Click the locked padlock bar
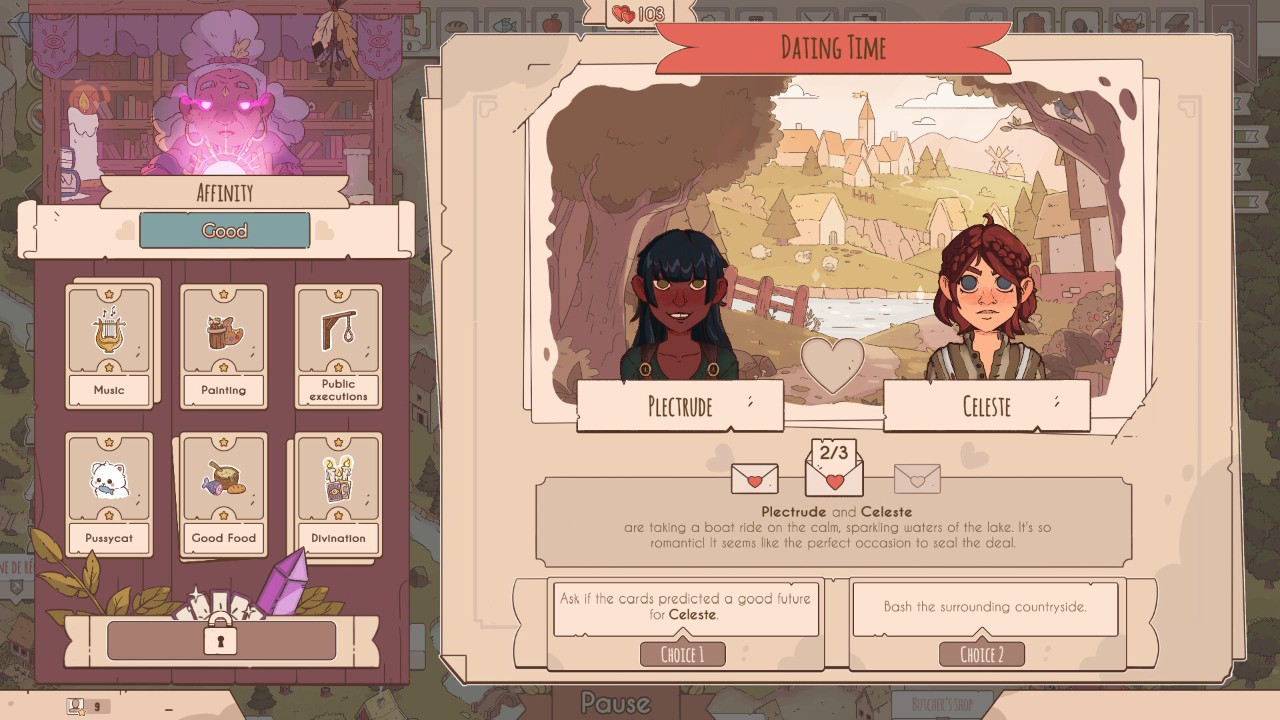Image resolution: width=1280 pixels, height=720 pixels. (221, 640)
